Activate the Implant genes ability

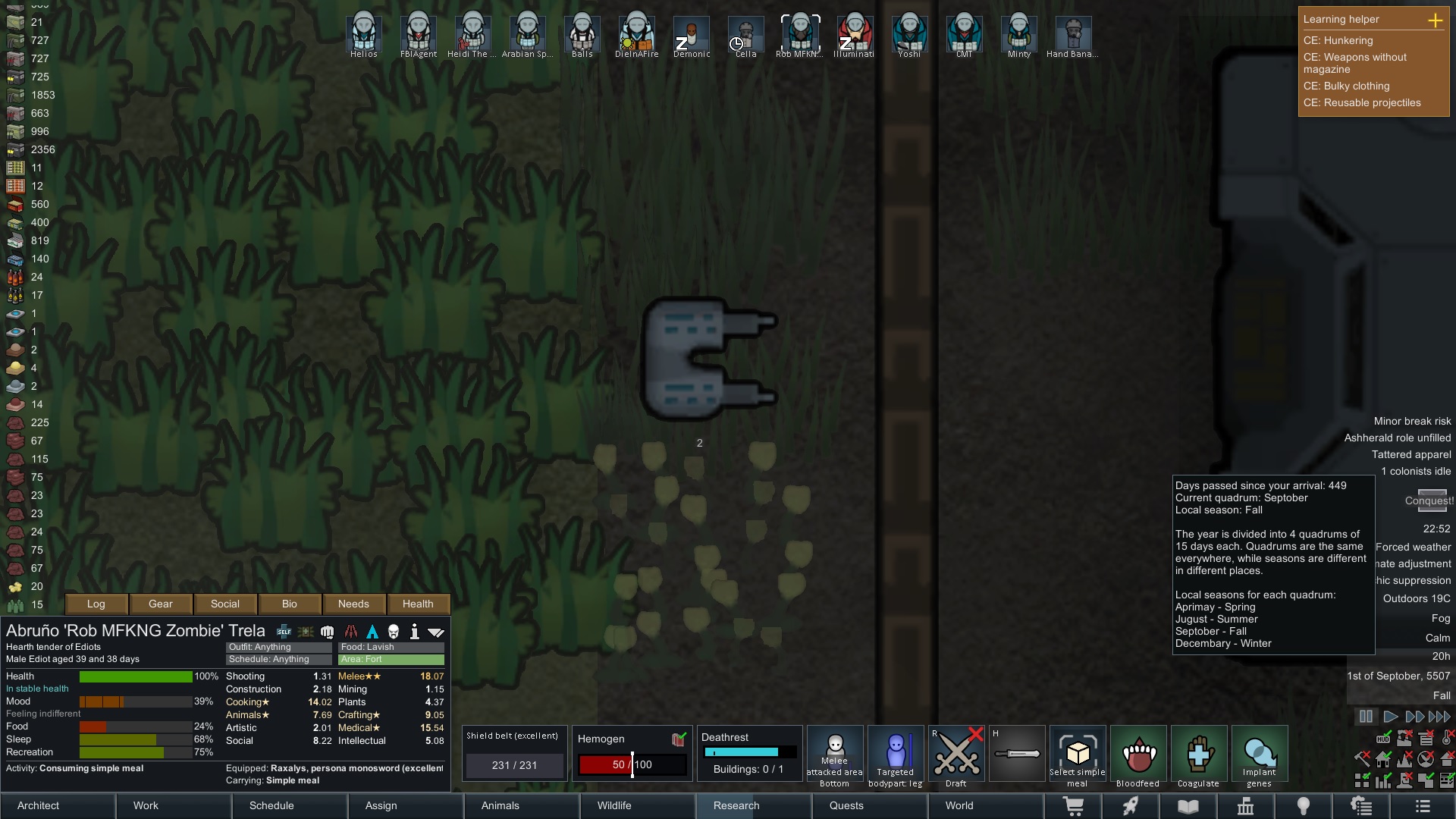coord(1260,754)
